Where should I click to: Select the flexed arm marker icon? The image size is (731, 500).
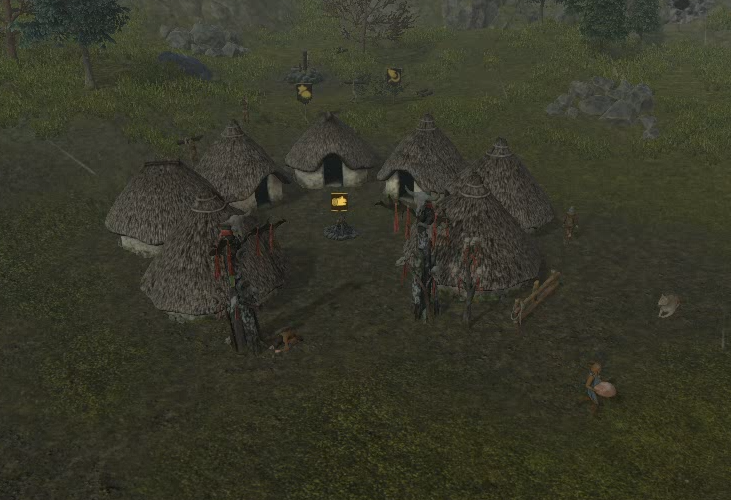[394, 75]
